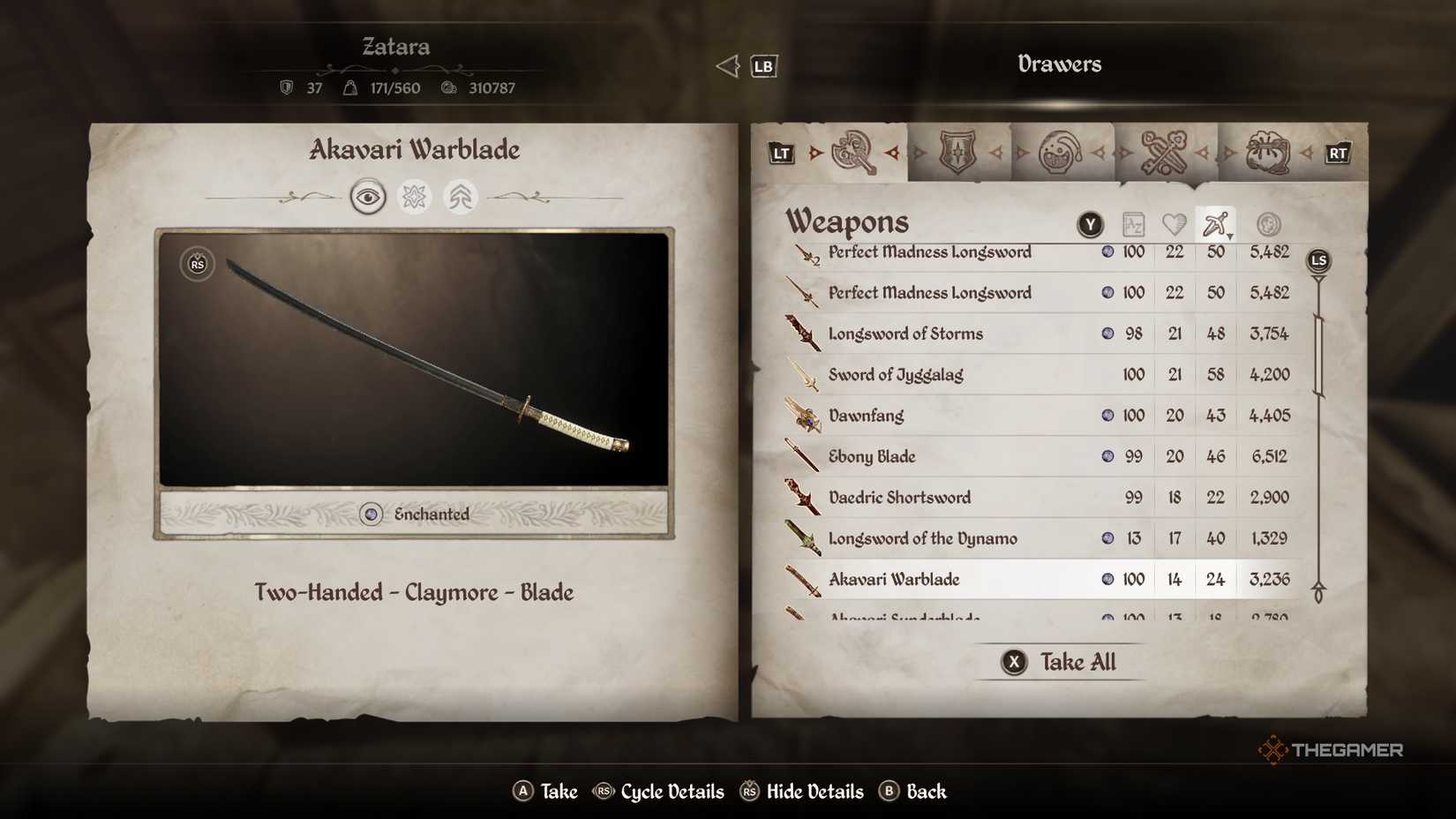
Task: Toggle the double-chevron upgrade icon under the title
Action: (x=460, y=196)
